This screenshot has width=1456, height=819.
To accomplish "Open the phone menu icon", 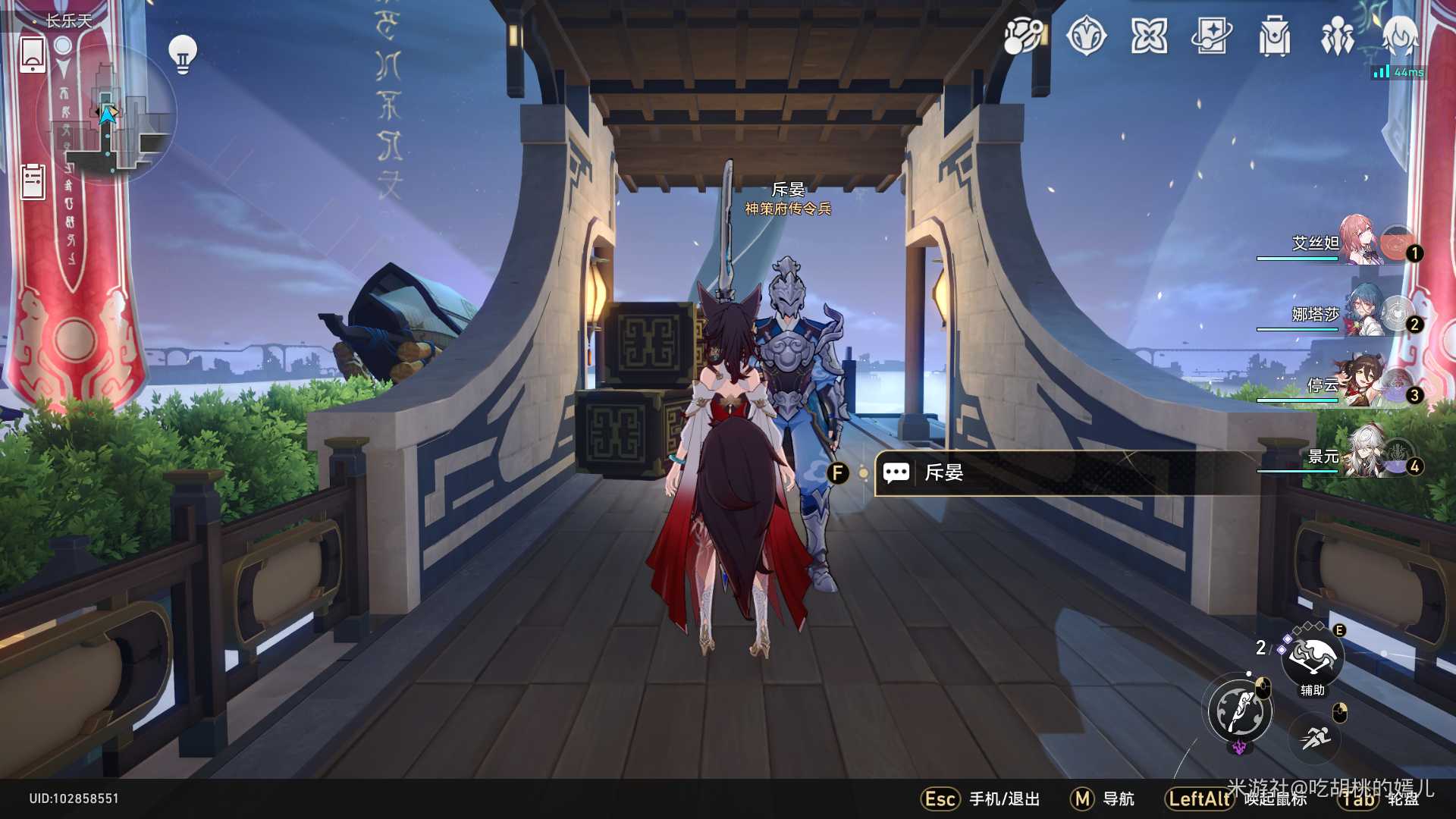I will [x=33, y=55].
